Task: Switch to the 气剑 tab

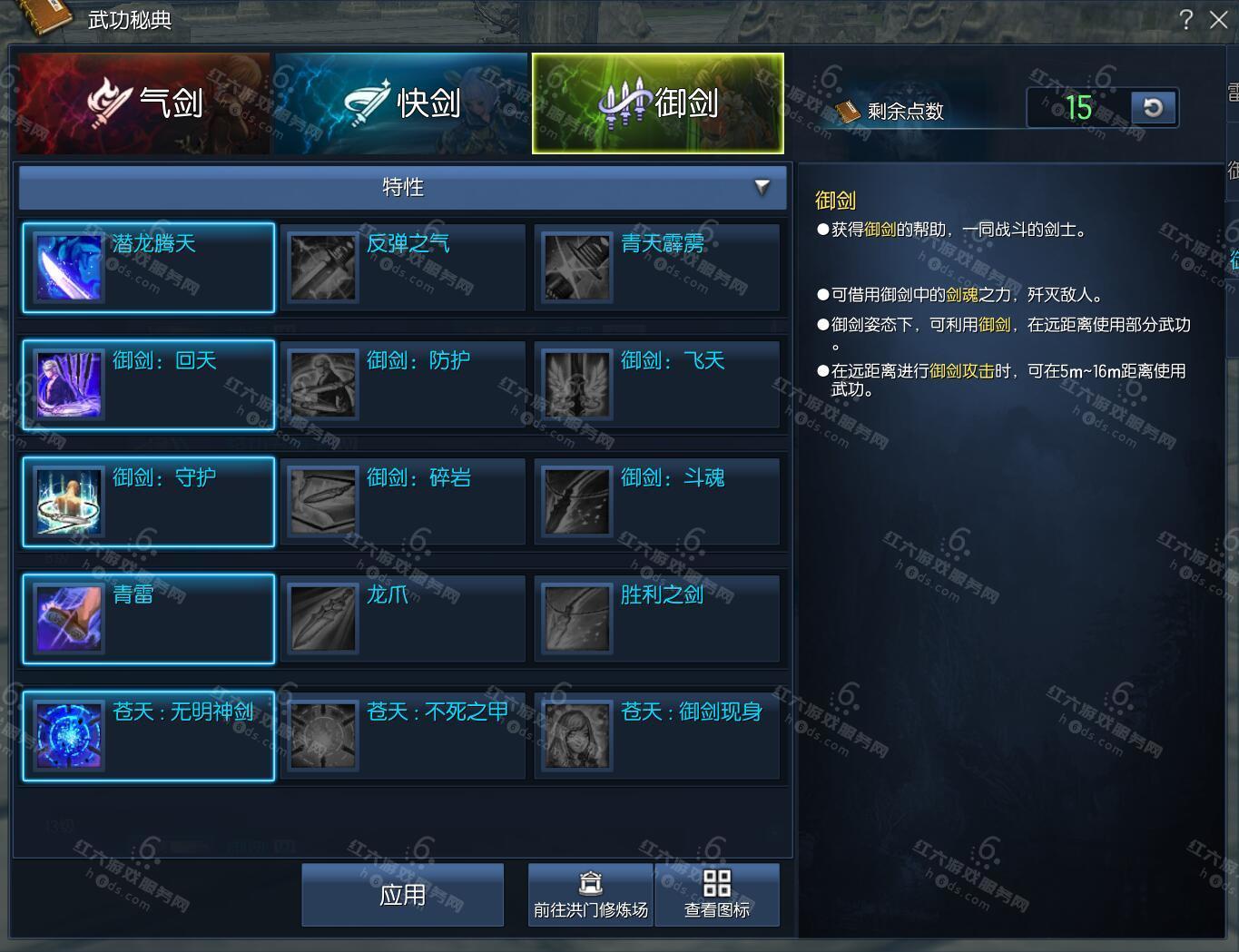Action: pos(143,103)
